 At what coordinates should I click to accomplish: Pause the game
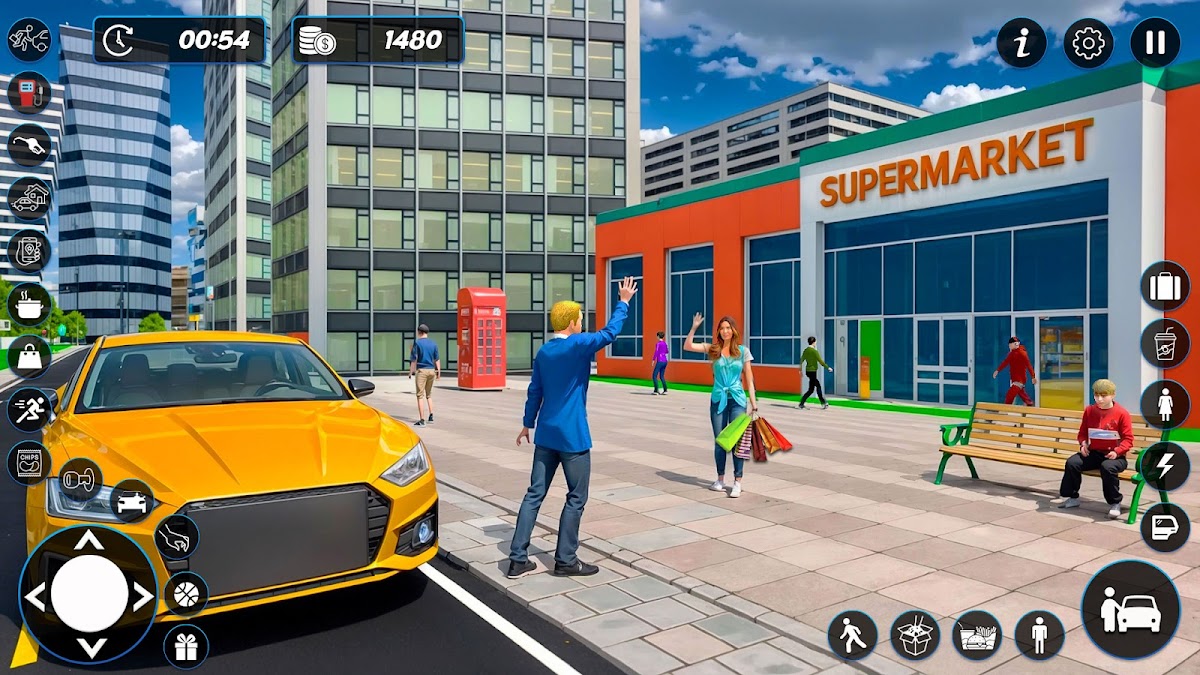click(x=1155, y=43)
